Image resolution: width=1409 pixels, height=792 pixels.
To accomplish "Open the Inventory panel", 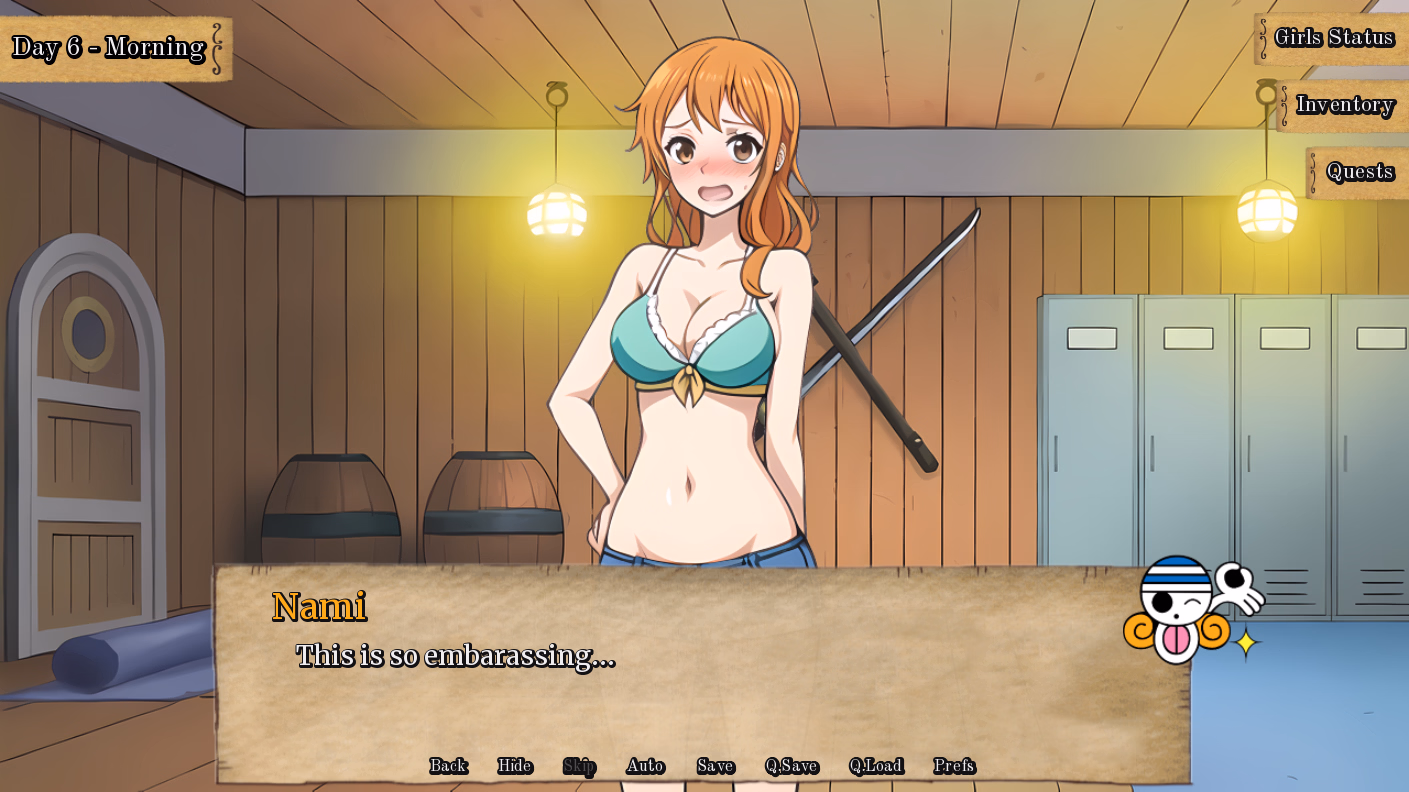I will (1345, 104).
